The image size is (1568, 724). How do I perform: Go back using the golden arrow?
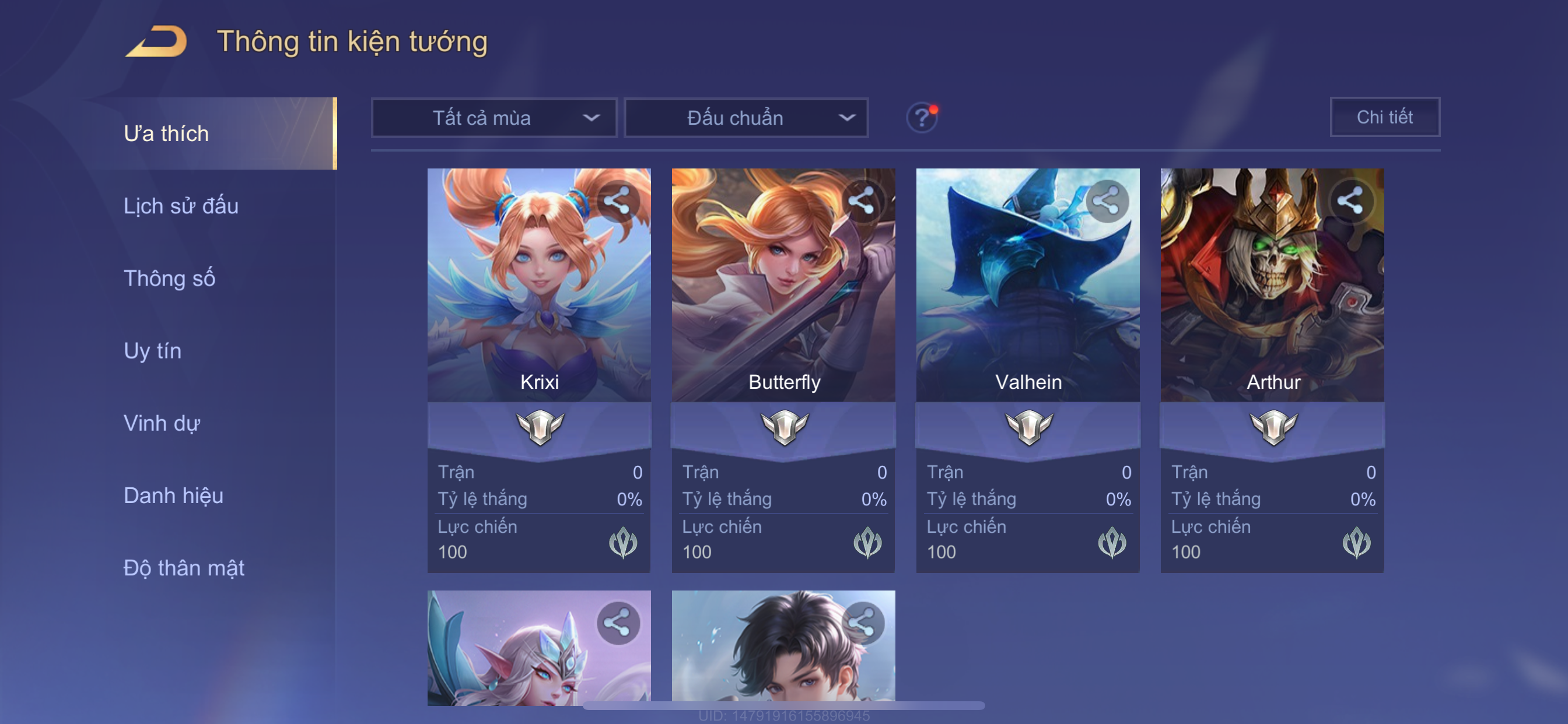[x=156, y=42]
